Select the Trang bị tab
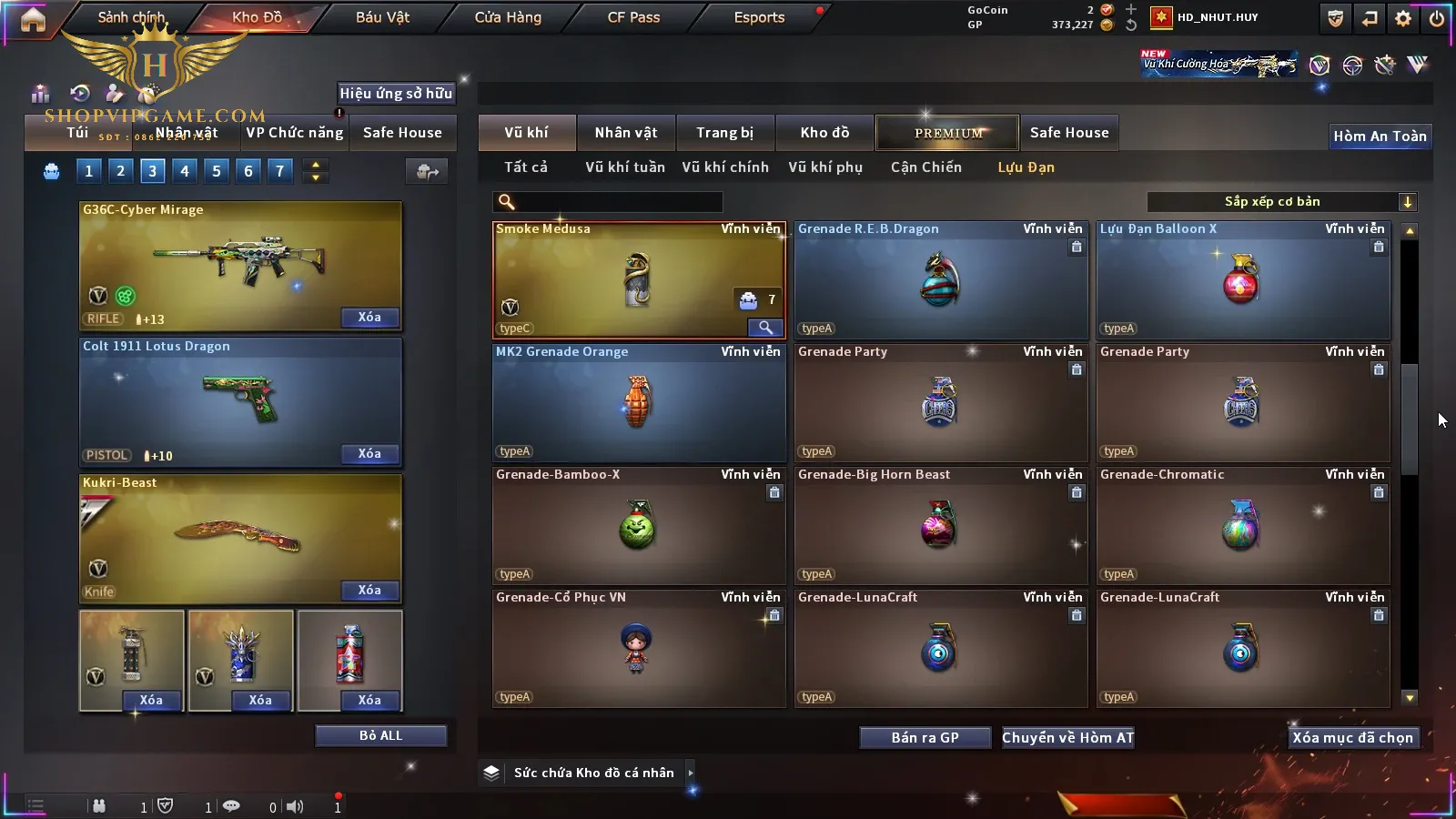Viewport: 1456px width, 819px height. (x=724, y=133)
